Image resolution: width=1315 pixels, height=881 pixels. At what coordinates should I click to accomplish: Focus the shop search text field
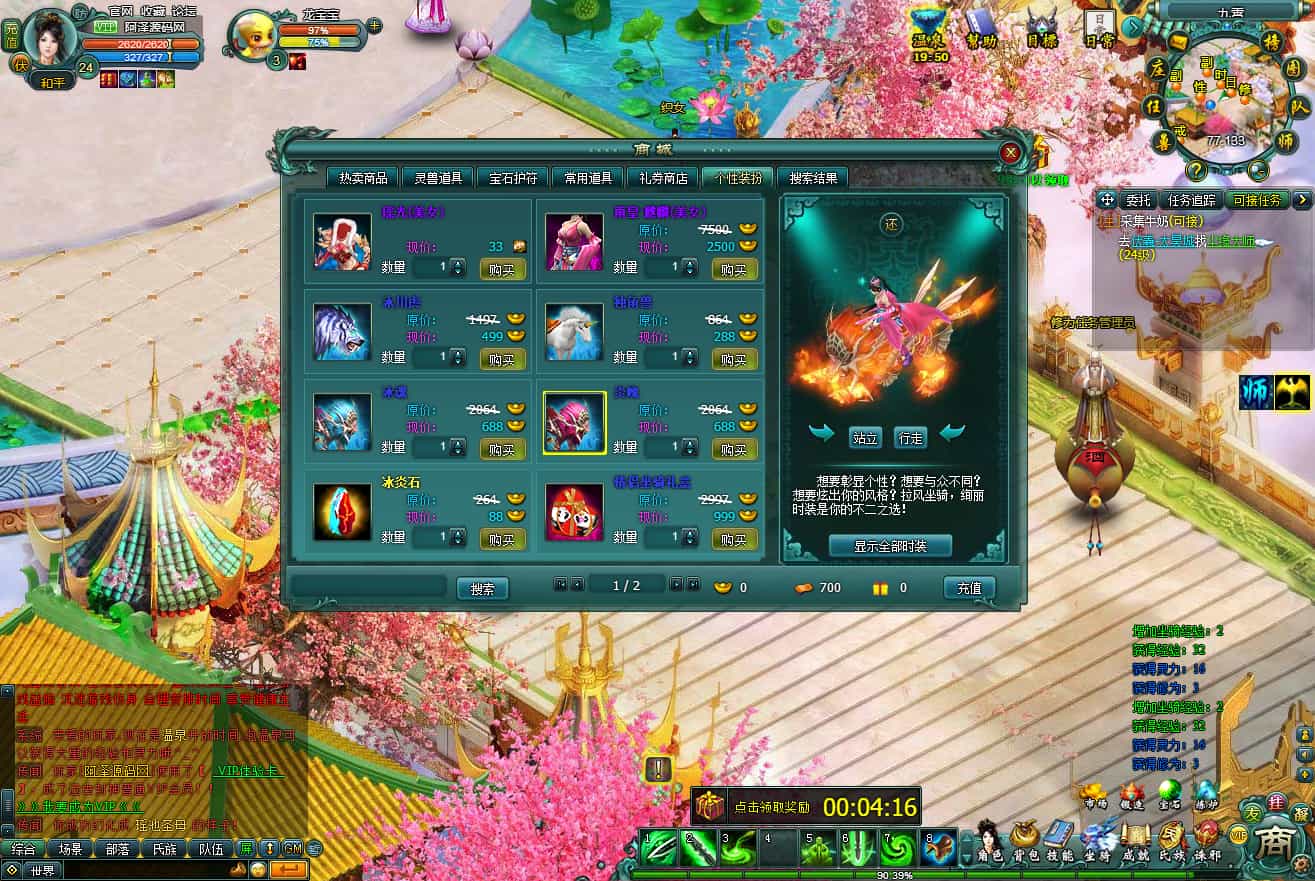370,588
